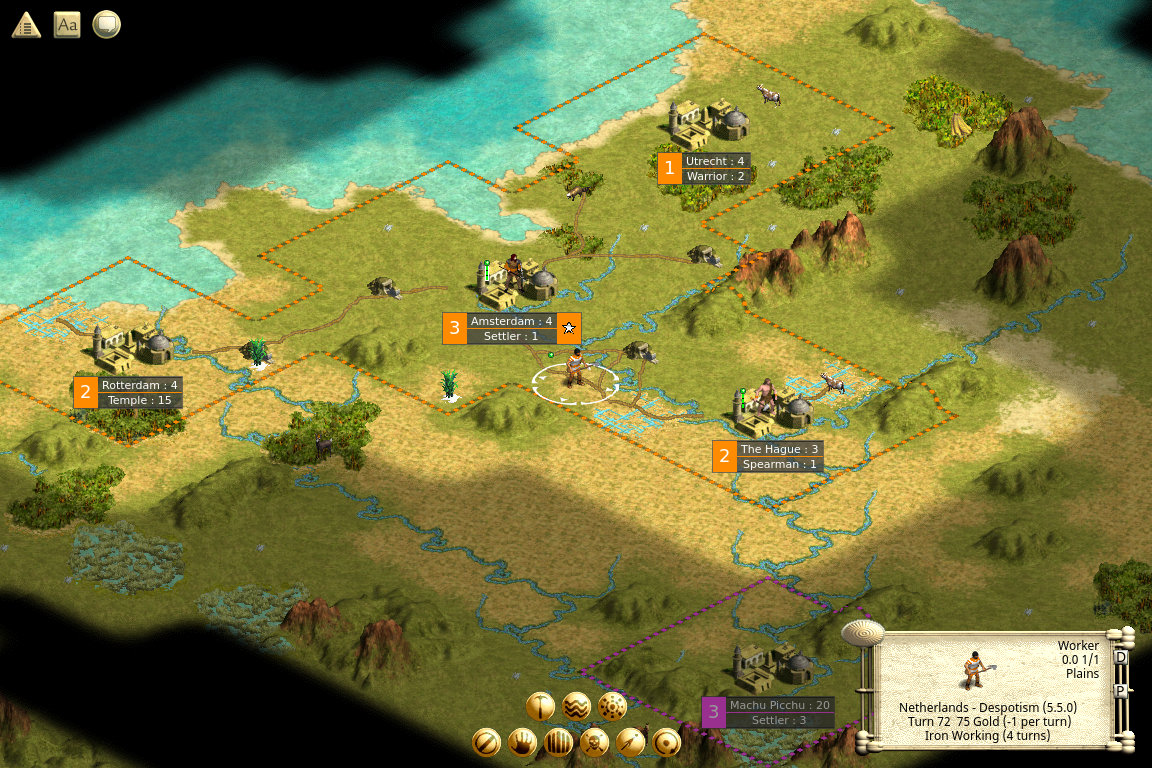Open the Utrecht city label

[x=715, y=161]
